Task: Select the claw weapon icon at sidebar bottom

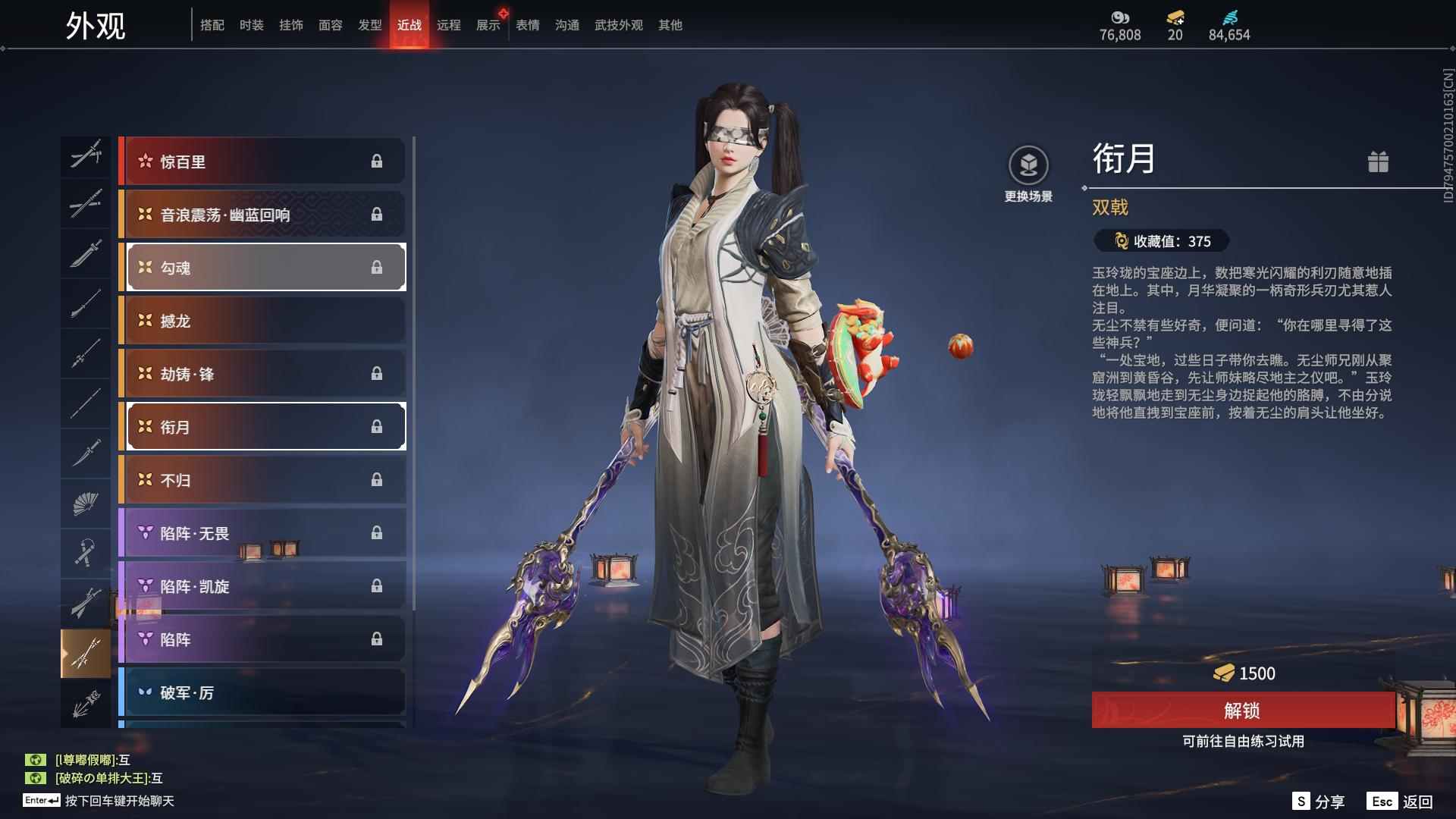Action: [86, 701]
